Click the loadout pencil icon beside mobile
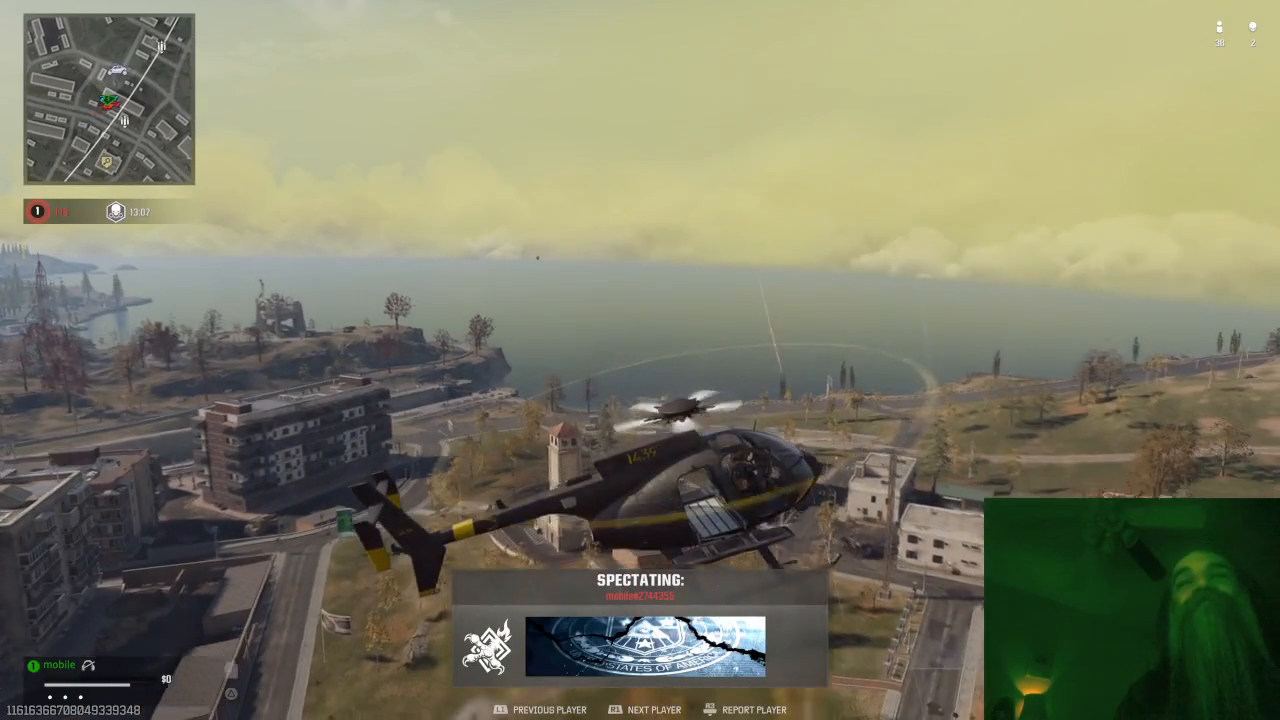The image size is (1280, 720). point(88,665)
